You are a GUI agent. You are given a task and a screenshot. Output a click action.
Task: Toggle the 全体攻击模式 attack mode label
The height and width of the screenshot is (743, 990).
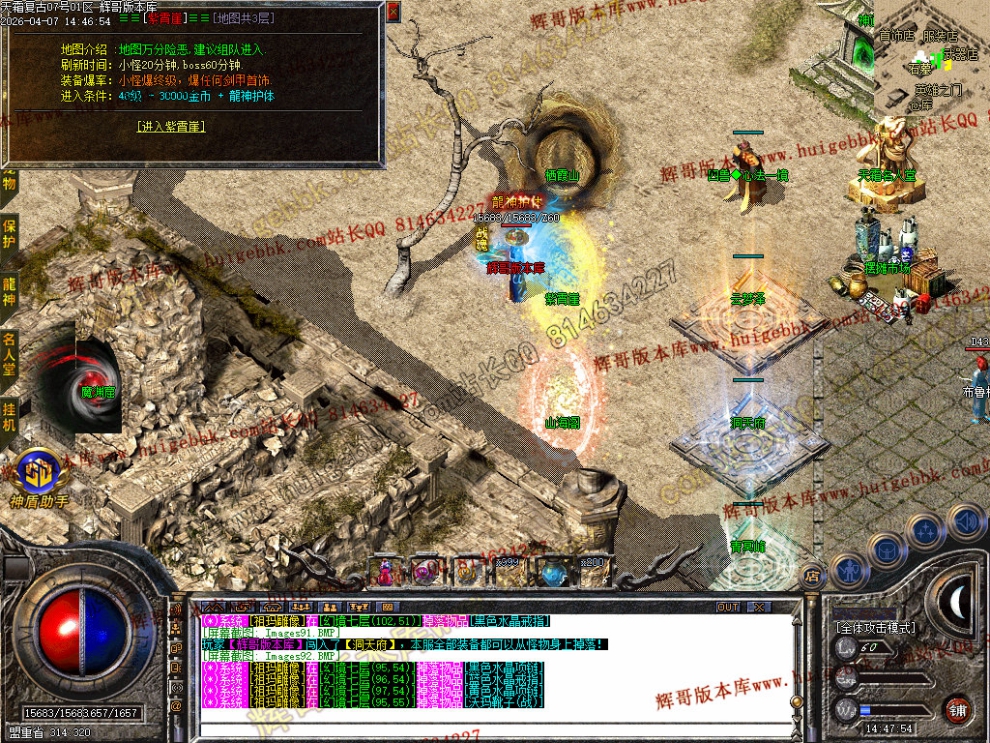click(875, 628)
